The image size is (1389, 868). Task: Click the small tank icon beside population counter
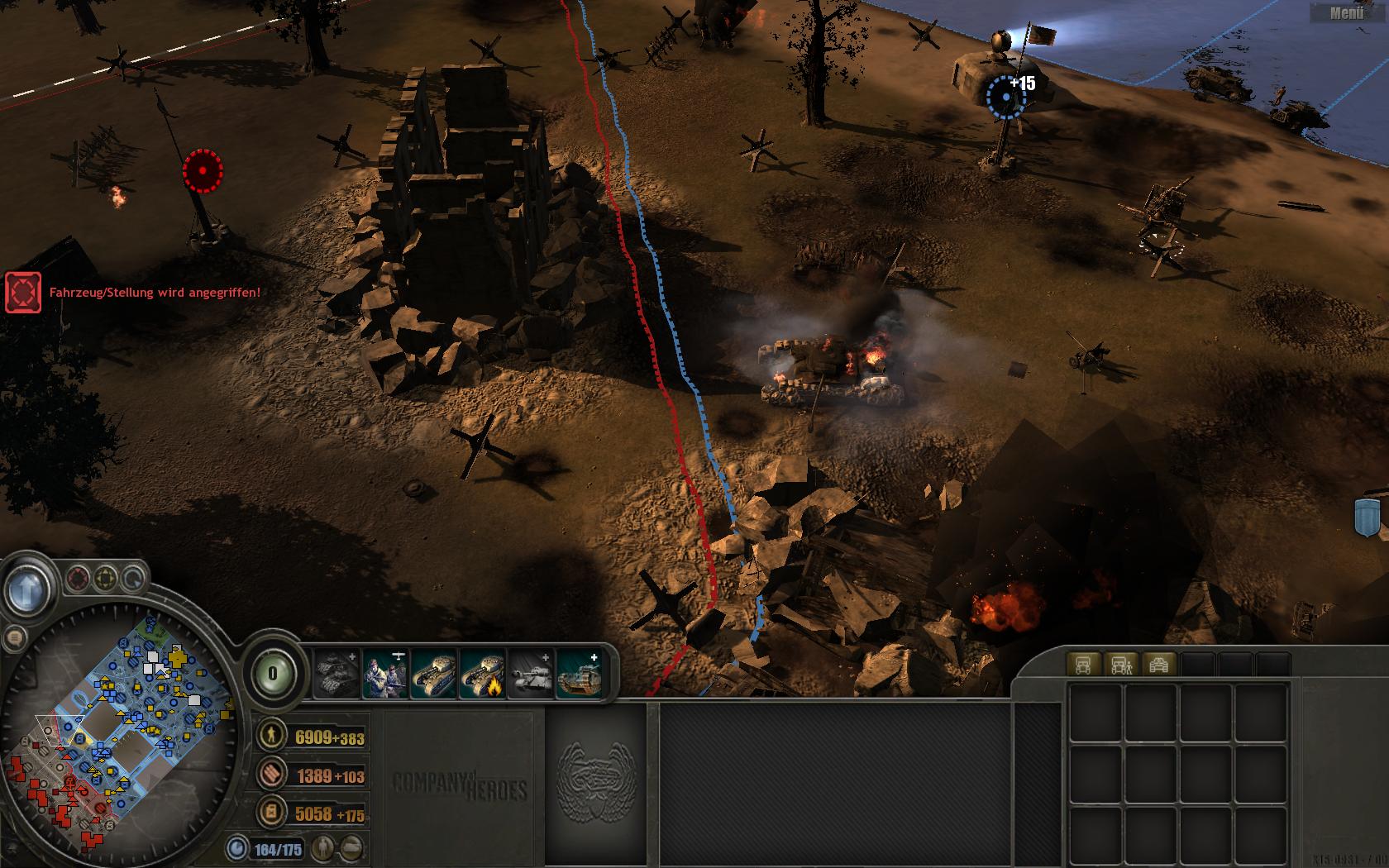352,847
